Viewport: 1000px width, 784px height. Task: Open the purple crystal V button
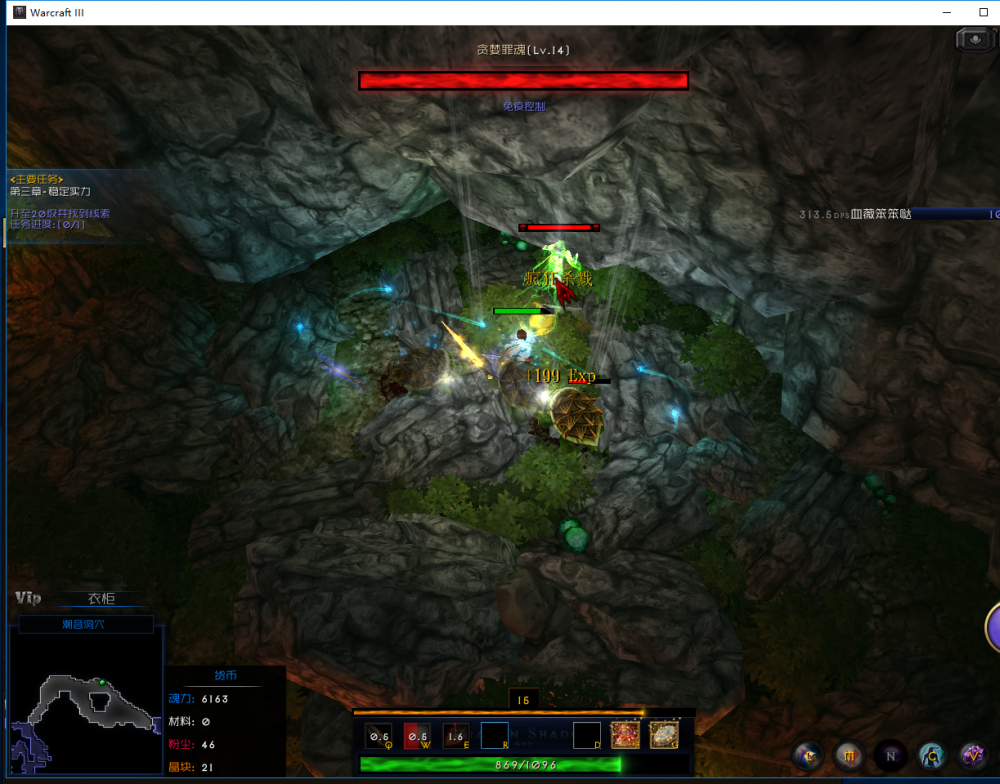coord(973,756)
